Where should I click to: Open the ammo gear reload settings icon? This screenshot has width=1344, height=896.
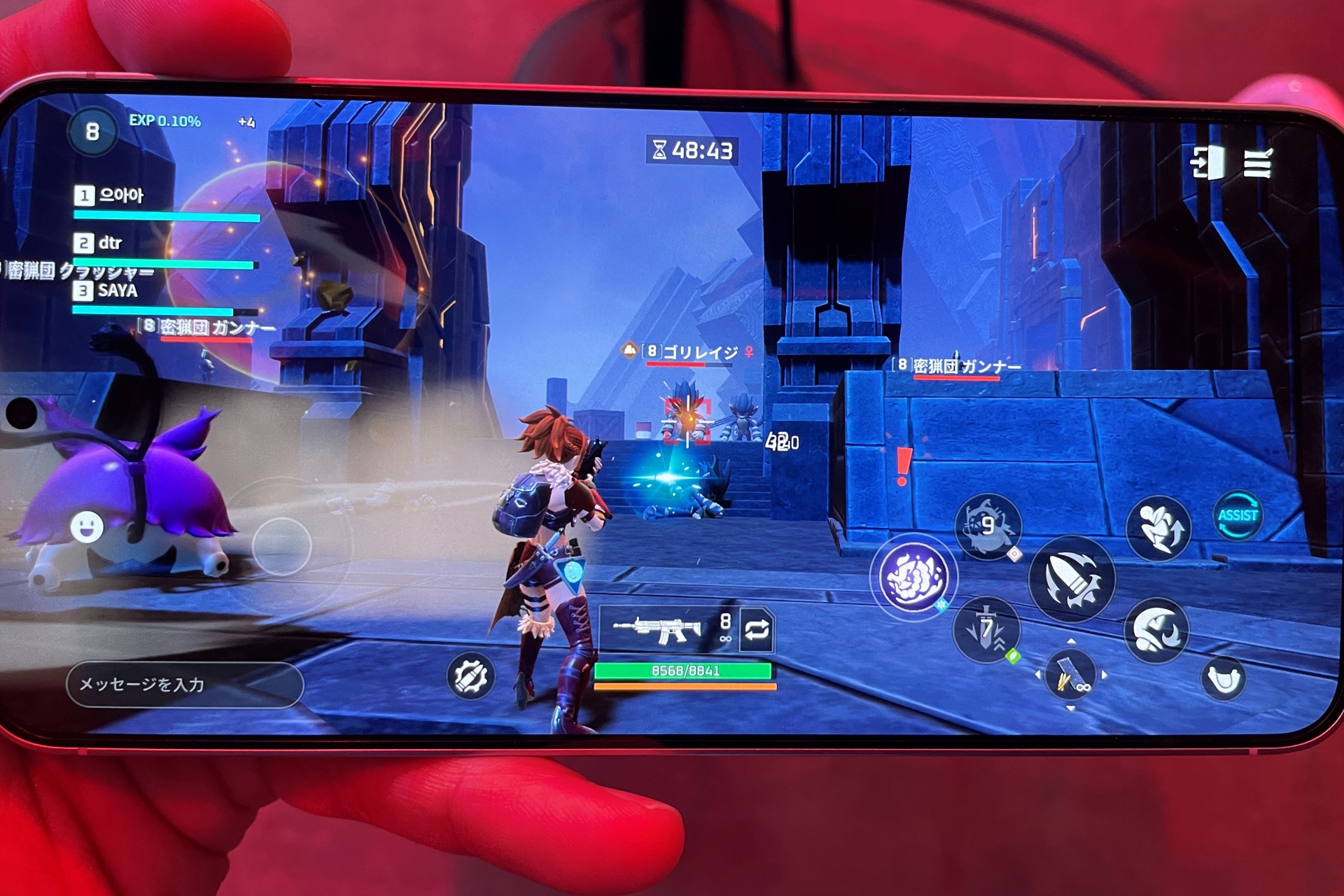470,676
